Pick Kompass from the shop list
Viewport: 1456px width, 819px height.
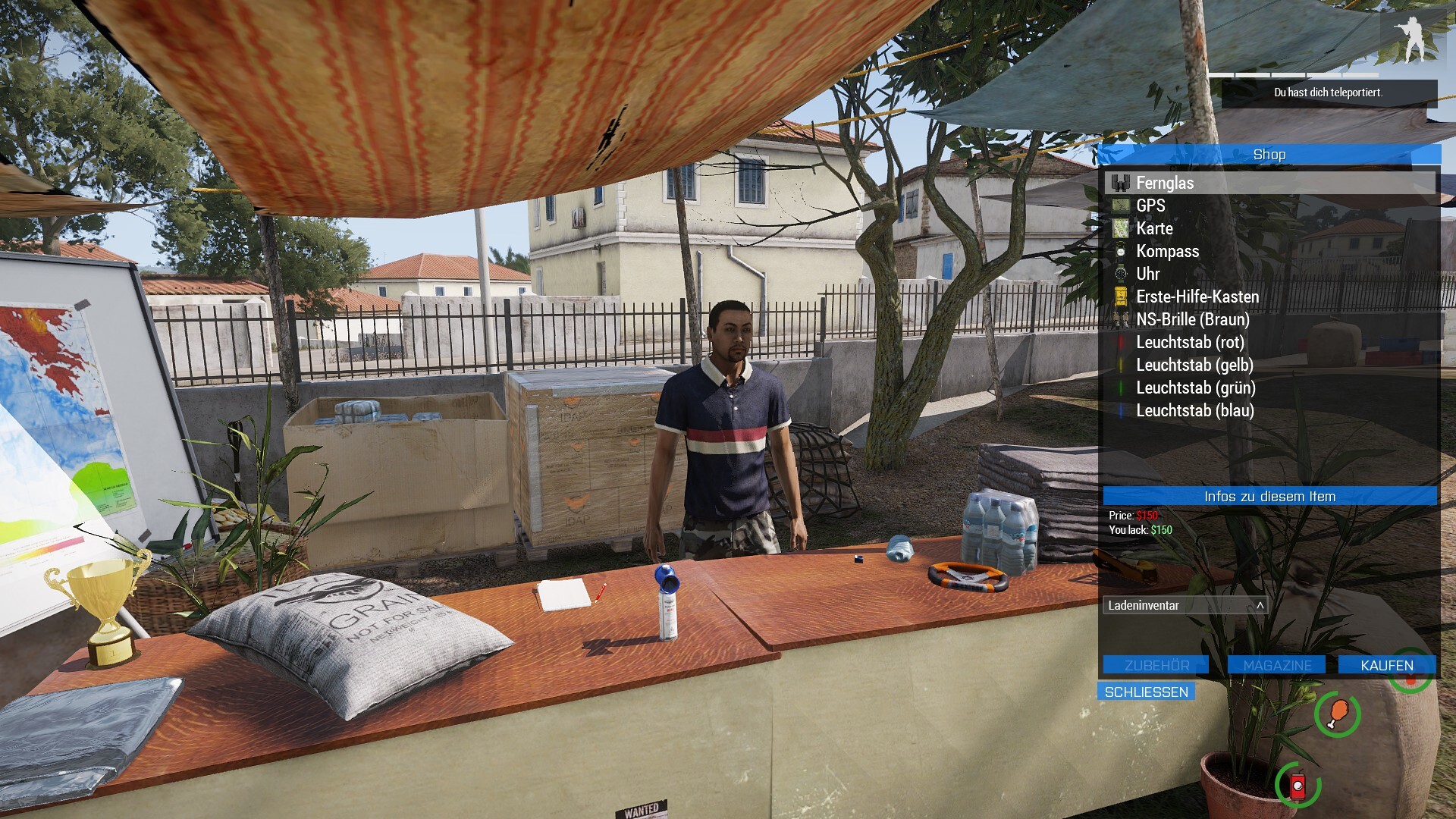1167,251
